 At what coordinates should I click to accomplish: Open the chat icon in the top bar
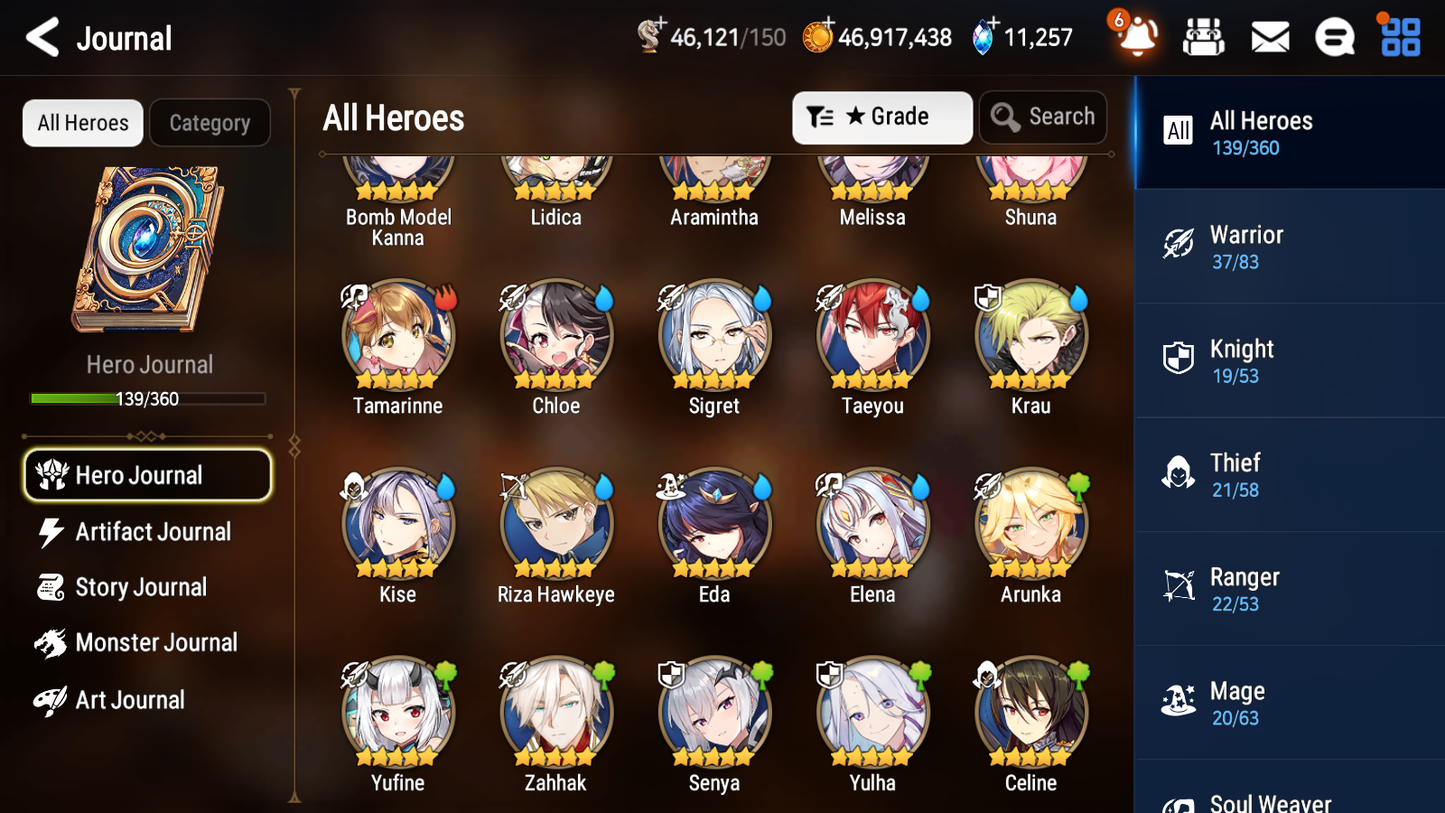pyautogui.click(x=1334, y=36)
